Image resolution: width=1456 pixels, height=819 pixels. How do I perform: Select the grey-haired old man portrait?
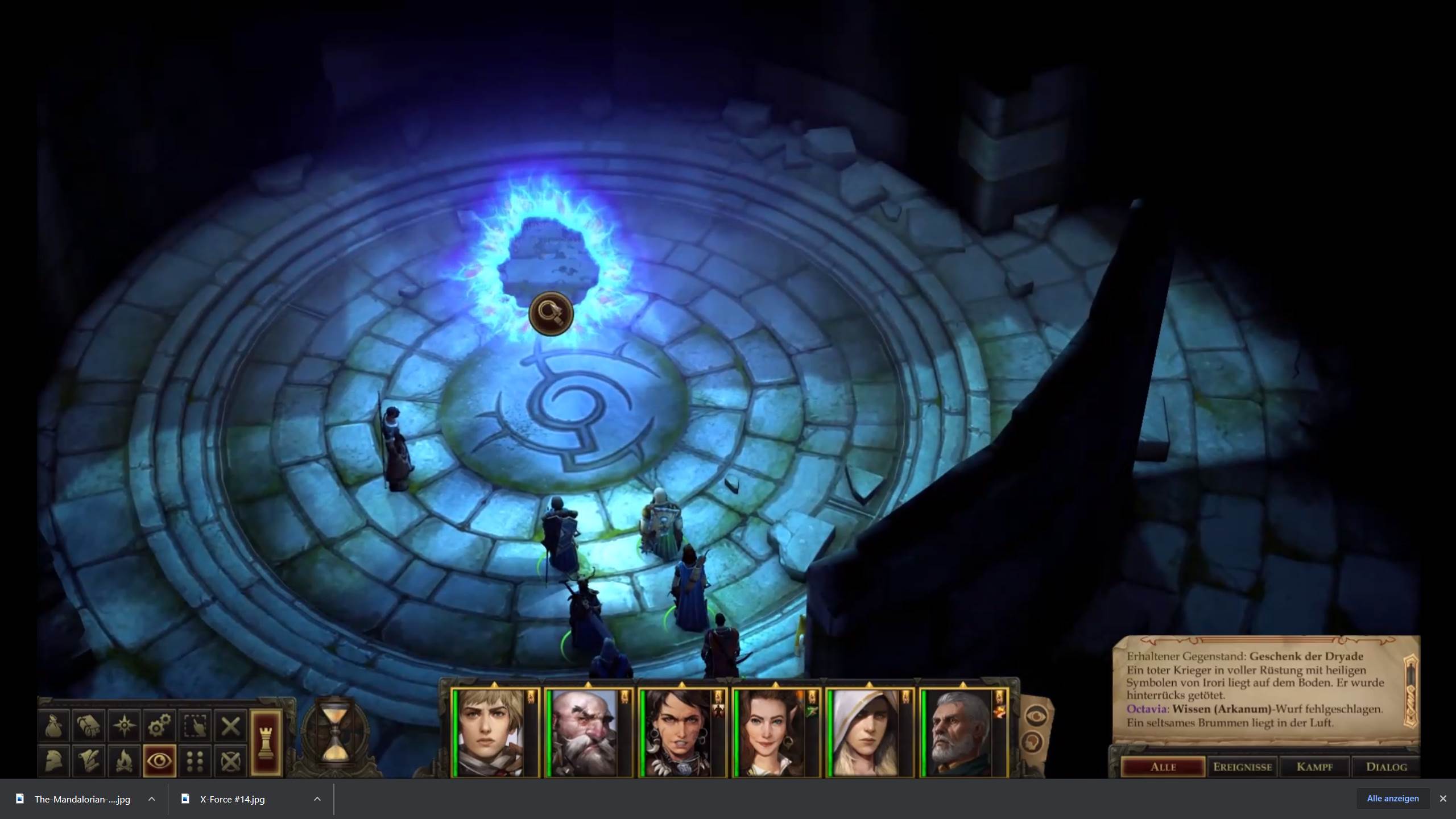(959, 733)
